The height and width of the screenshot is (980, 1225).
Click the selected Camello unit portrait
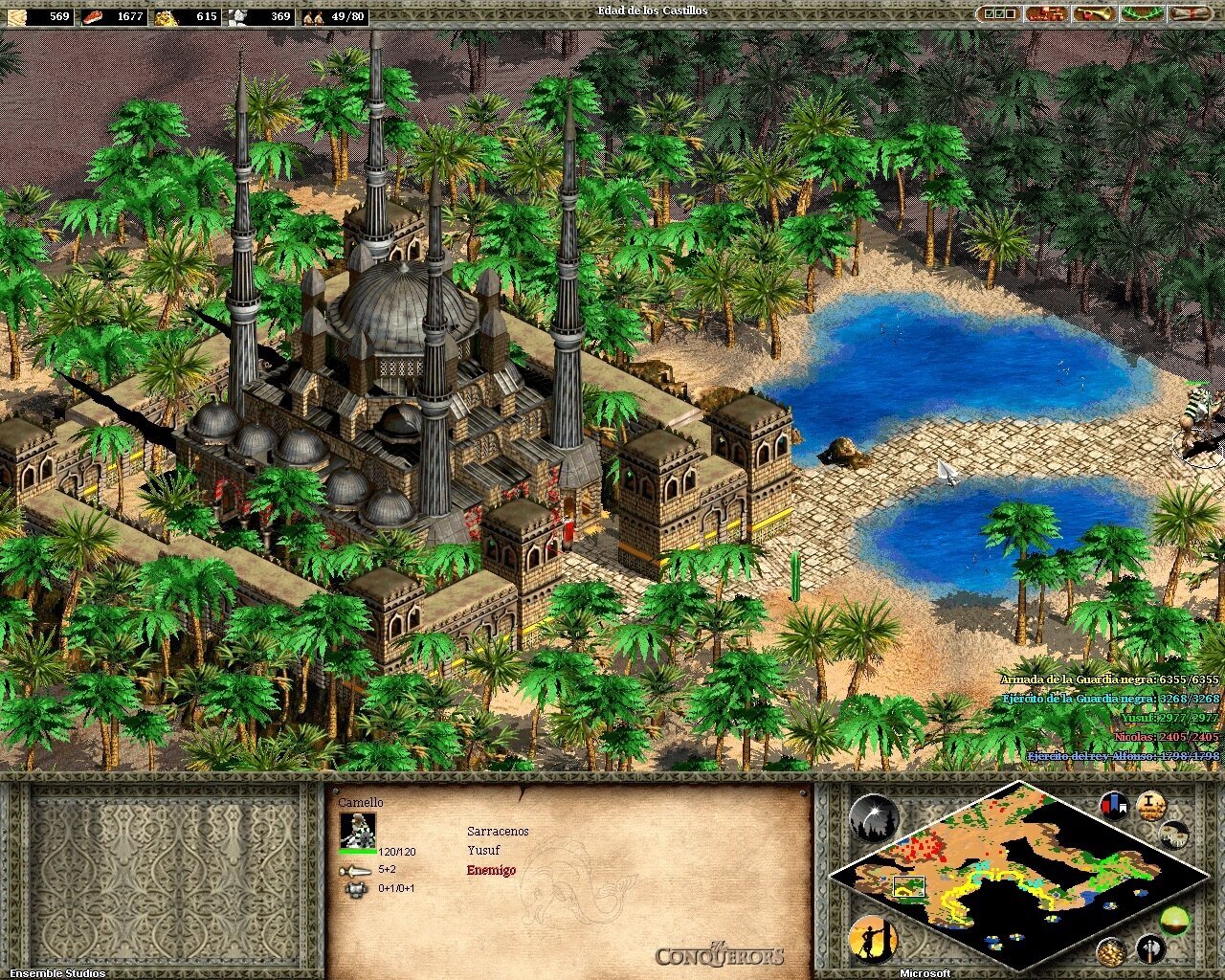coord(358,830)
